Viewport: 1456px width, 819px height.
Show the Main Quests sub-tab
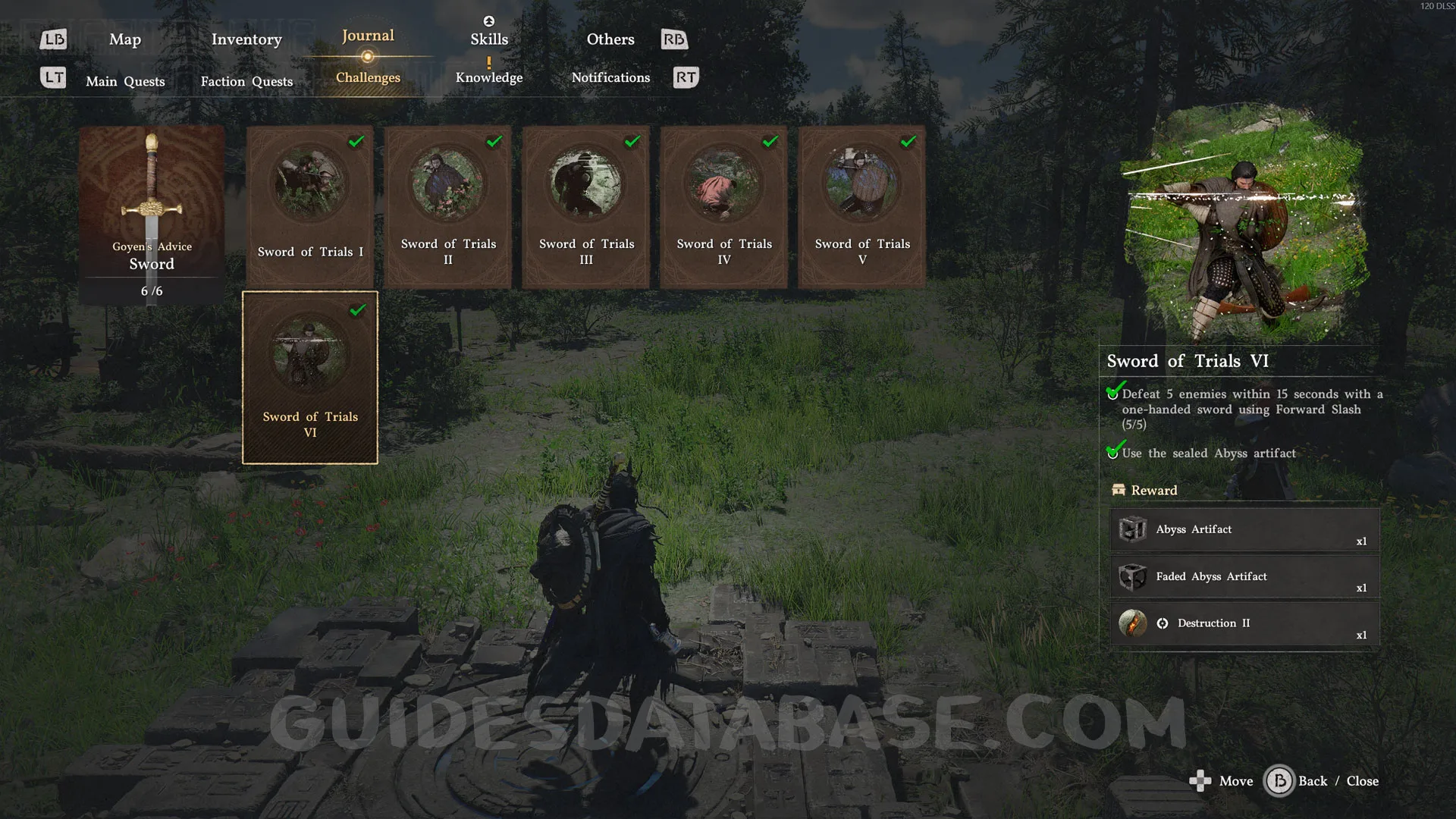tap(125, 81)
